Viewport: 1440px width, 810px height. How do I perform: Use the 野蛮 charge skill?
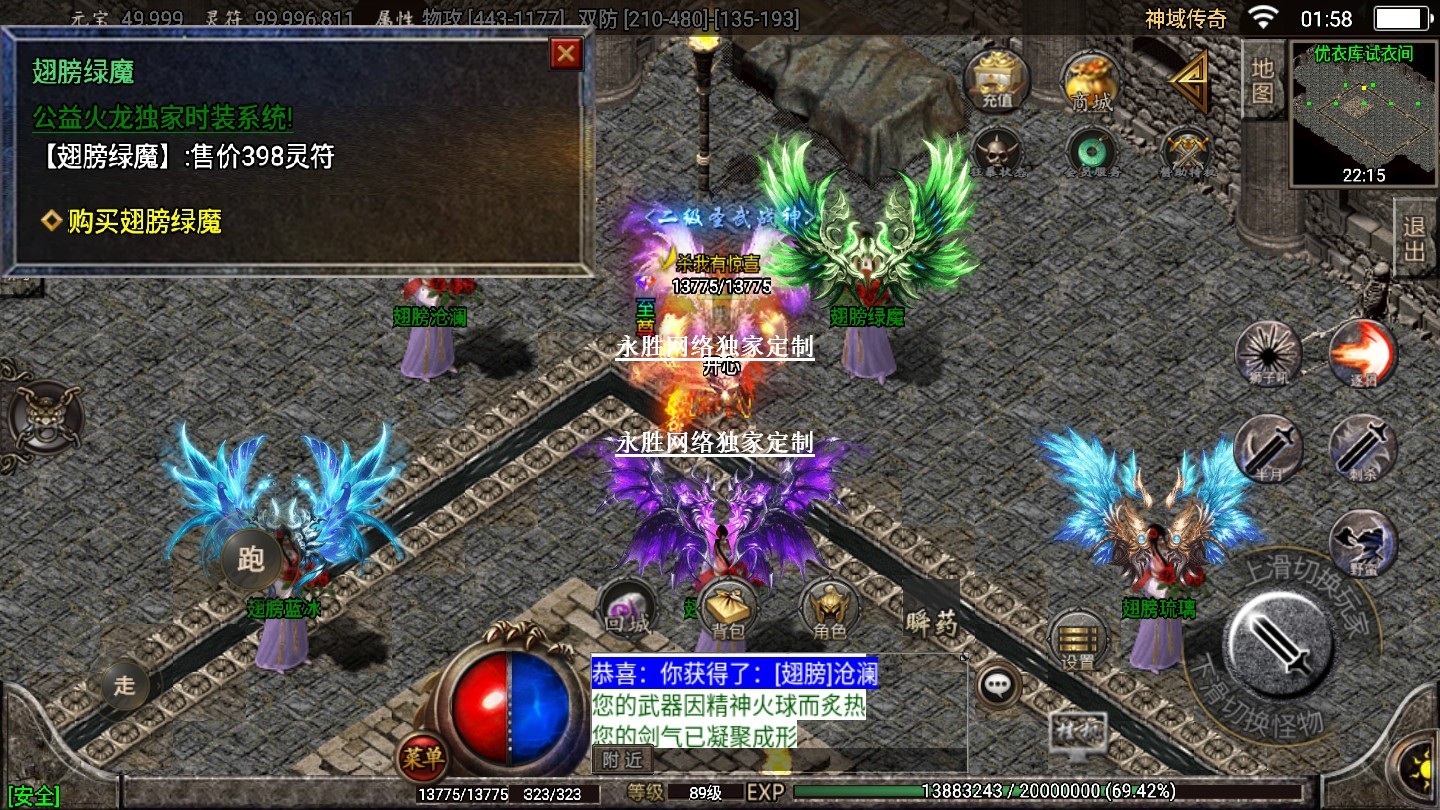point(1362,542)
